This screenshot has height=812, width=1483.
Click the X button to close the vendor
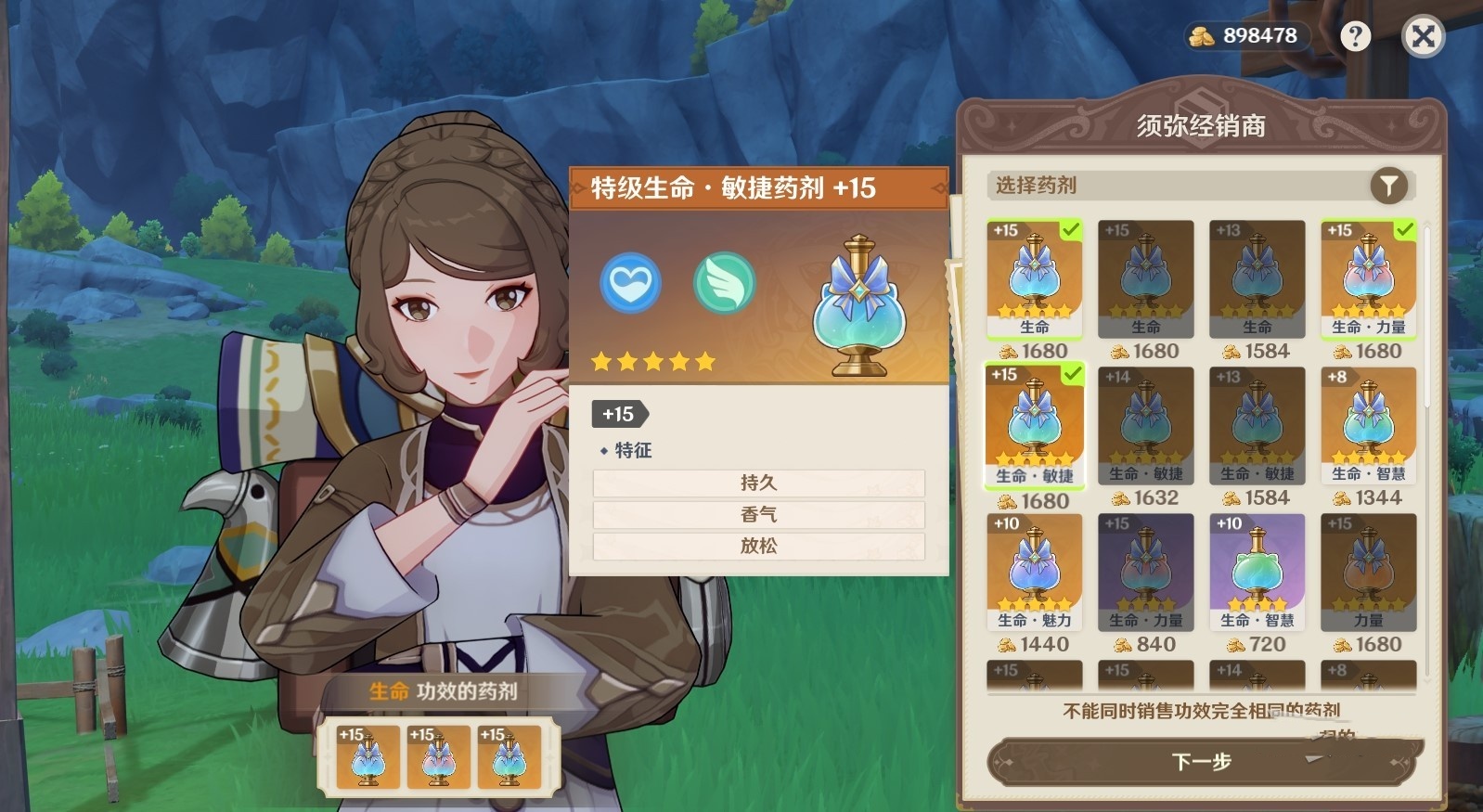pyautogui.click(x=1423, y=37)
